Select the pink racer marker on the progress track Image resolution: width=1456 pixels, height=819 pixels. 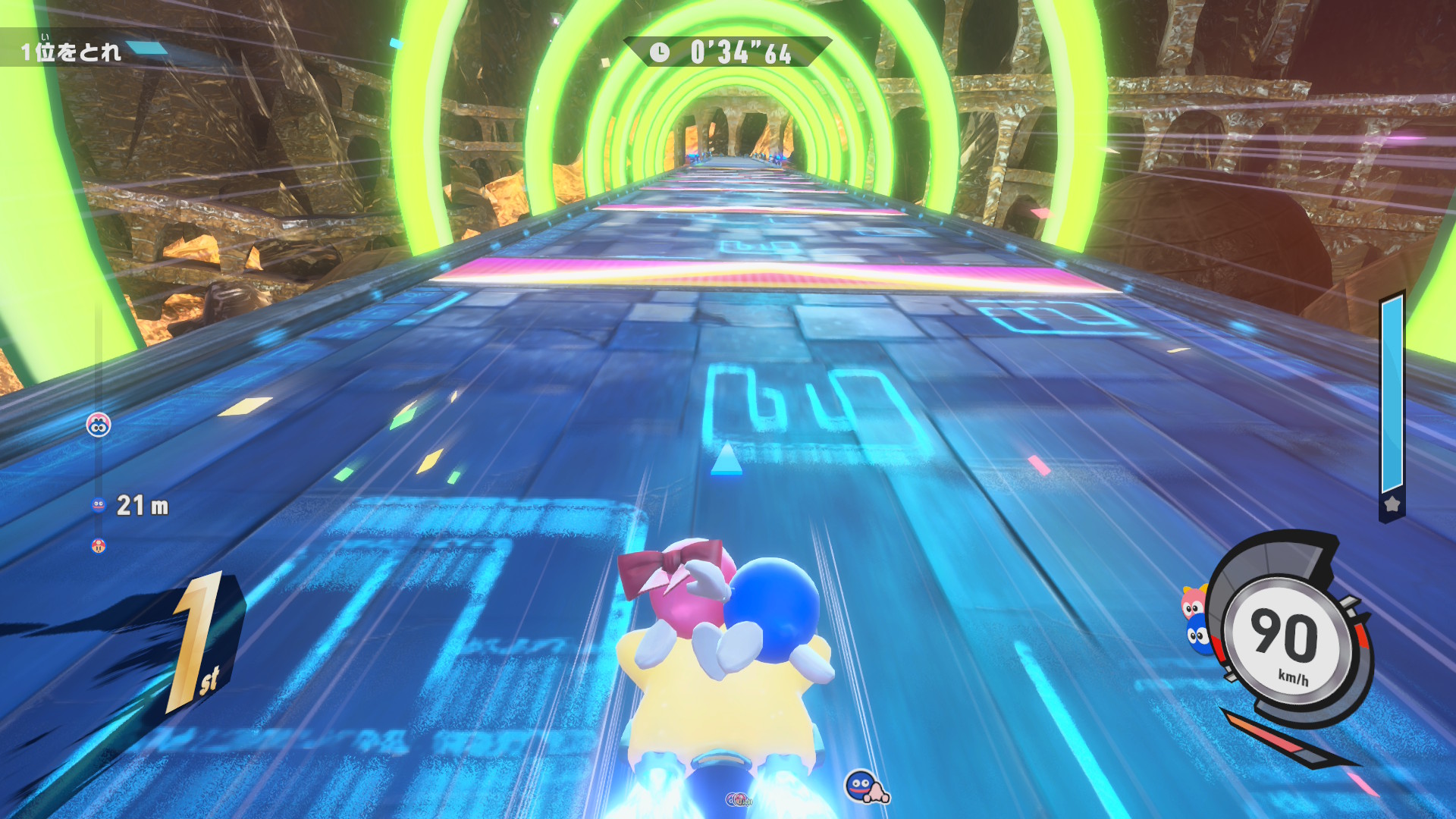(x=99, y=425)
